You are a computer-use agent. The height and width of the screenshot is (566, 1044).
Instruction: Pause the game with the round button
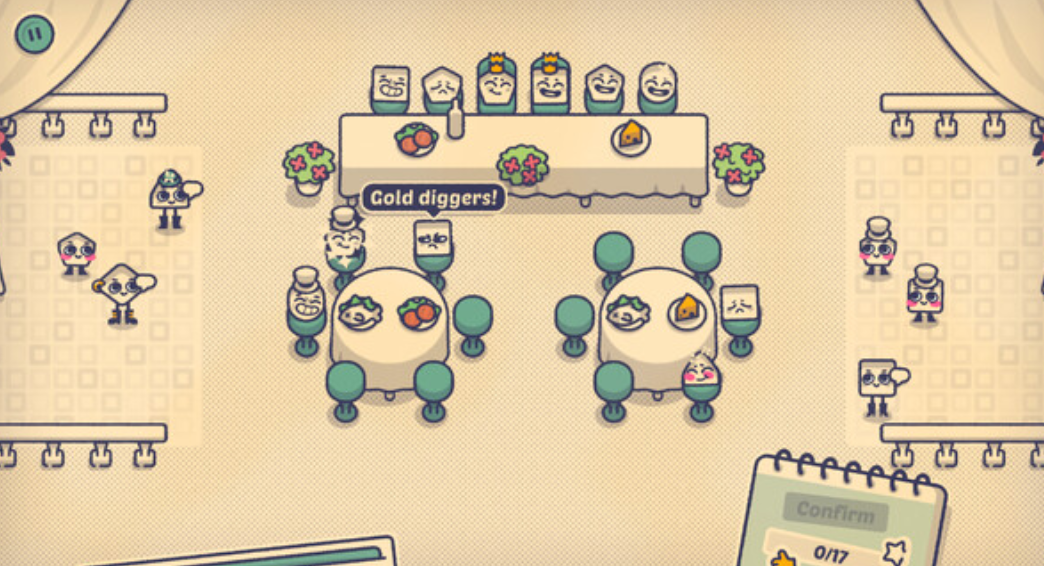[35, 34]
